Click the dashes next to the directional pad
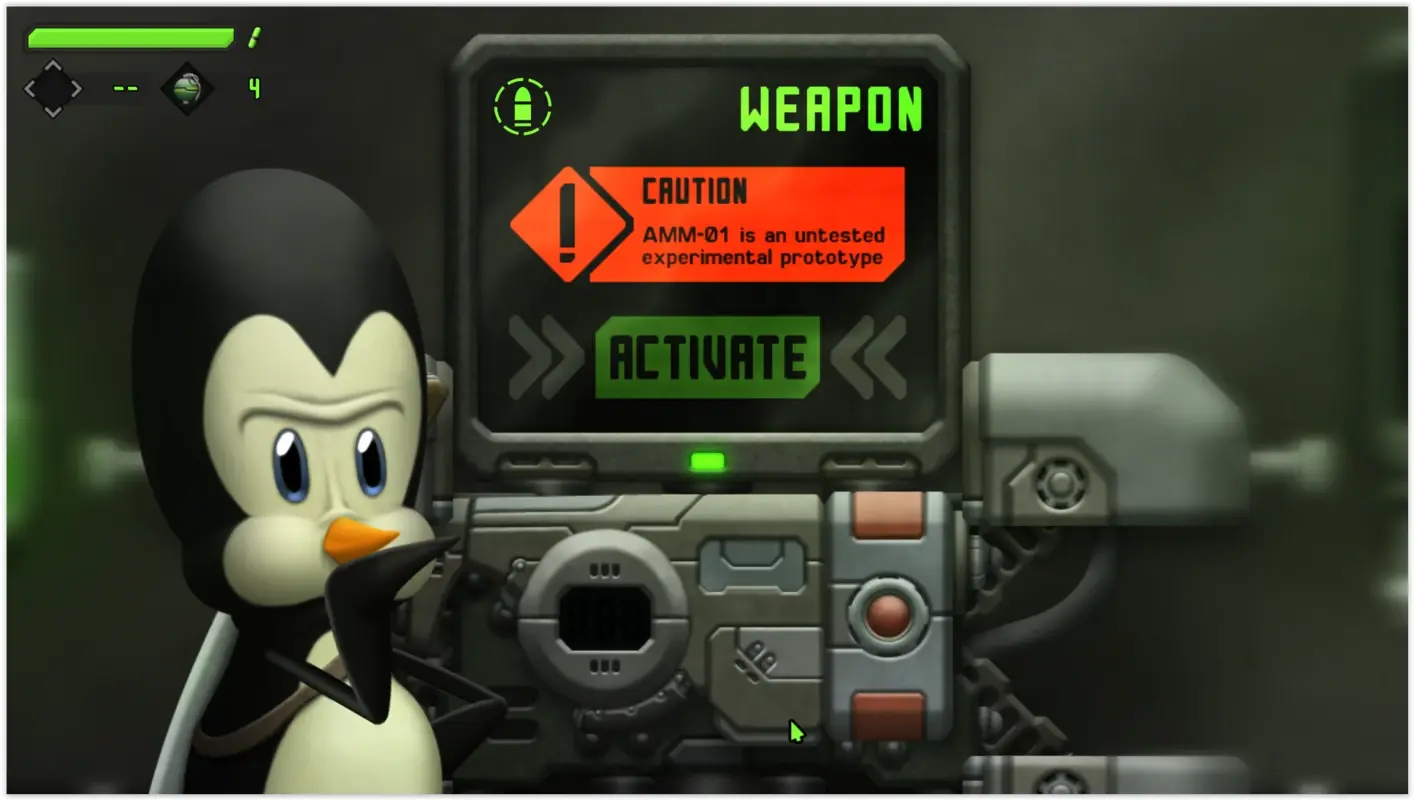 pyautogui.click(x=125, y=88)
